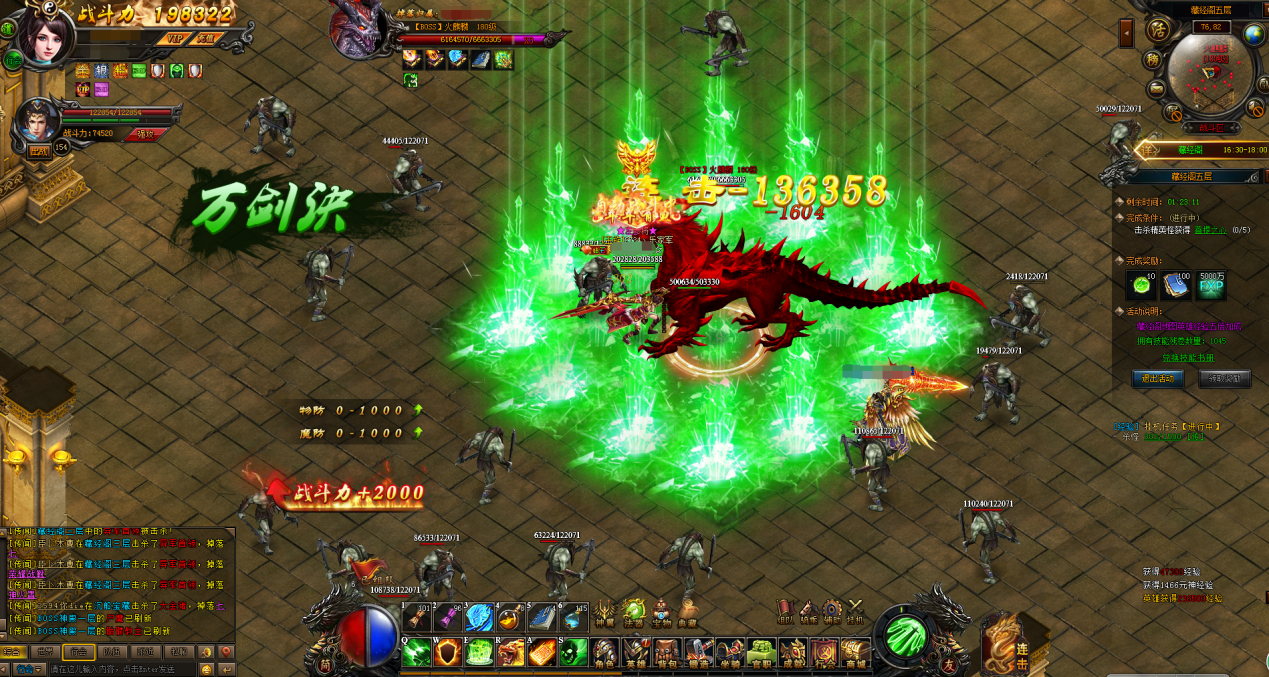Open the 商城 shop menu
The image size is (1269, 677).
click(855, 654)
